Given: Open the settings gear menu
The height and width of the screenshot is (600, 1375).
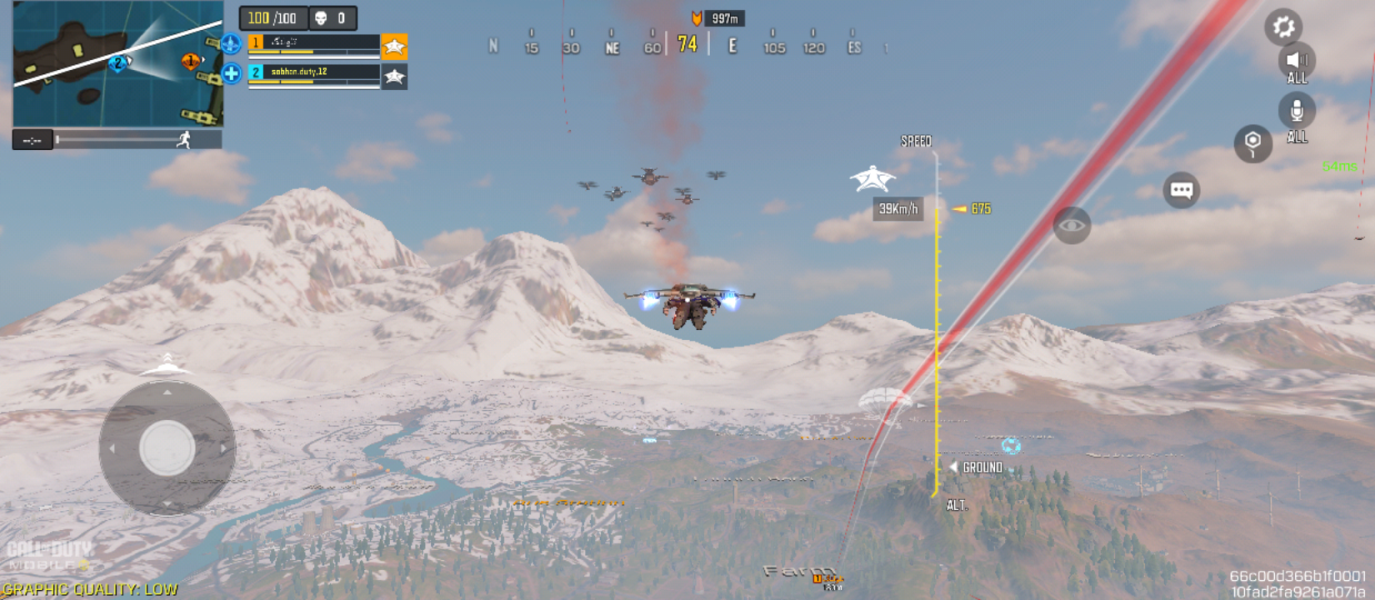Looking at the screenshot, I should [x=1283, y=27].
